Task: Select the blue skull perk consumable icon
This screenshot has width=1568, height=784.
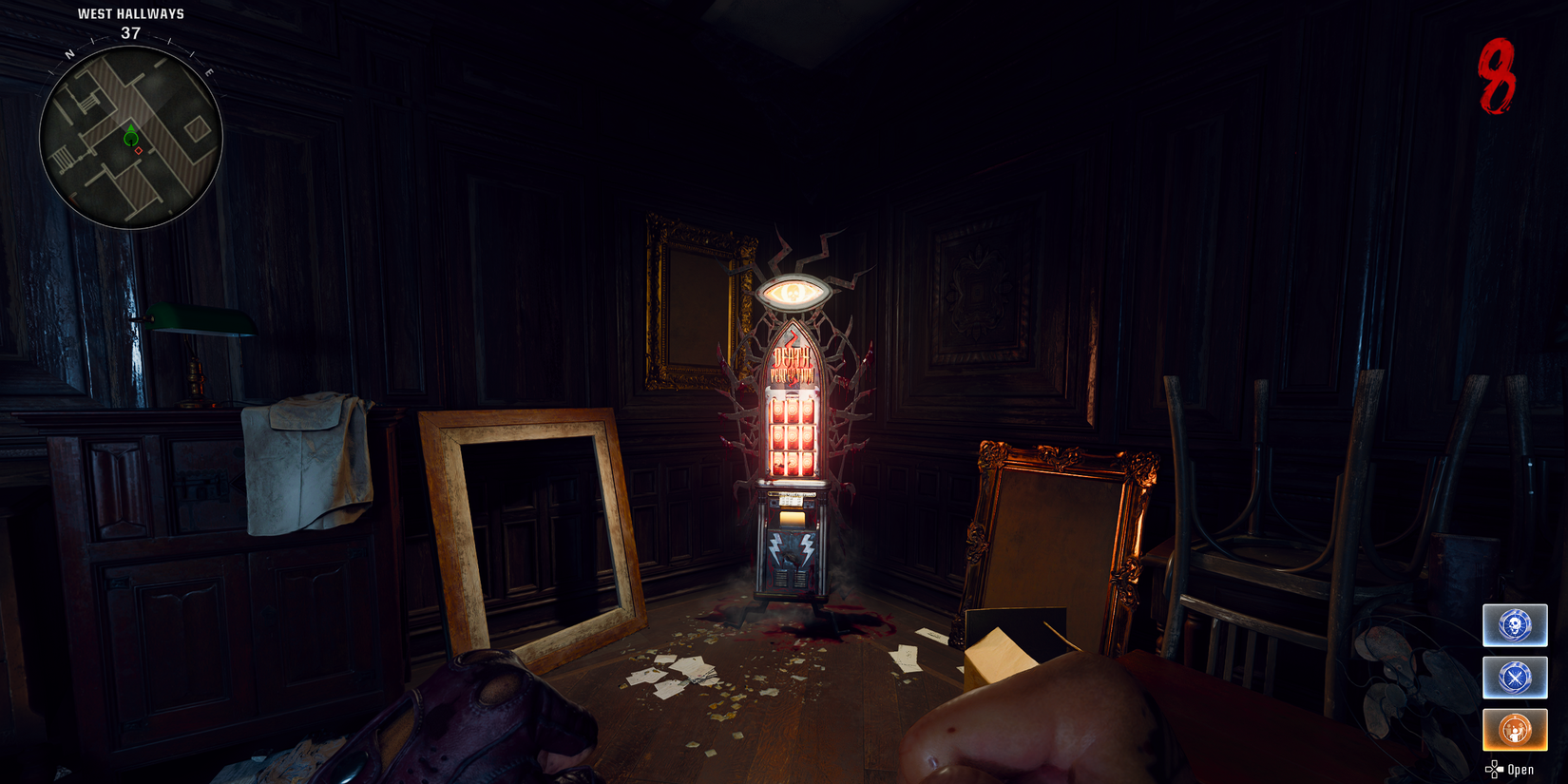Action: (x=1515, y=625)
